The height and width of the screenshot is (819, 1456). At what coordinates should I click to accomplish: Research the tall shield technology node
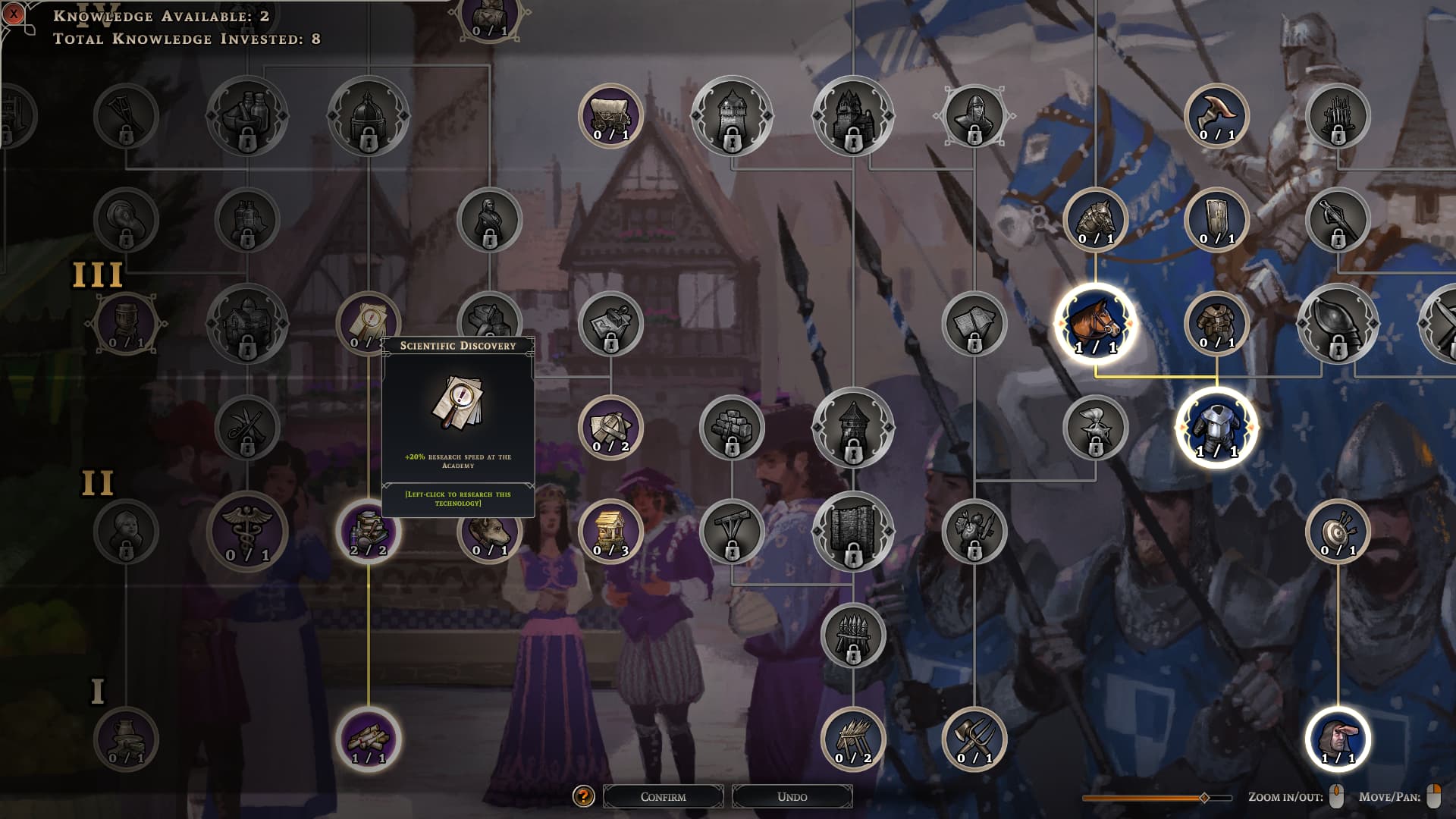1216,220
